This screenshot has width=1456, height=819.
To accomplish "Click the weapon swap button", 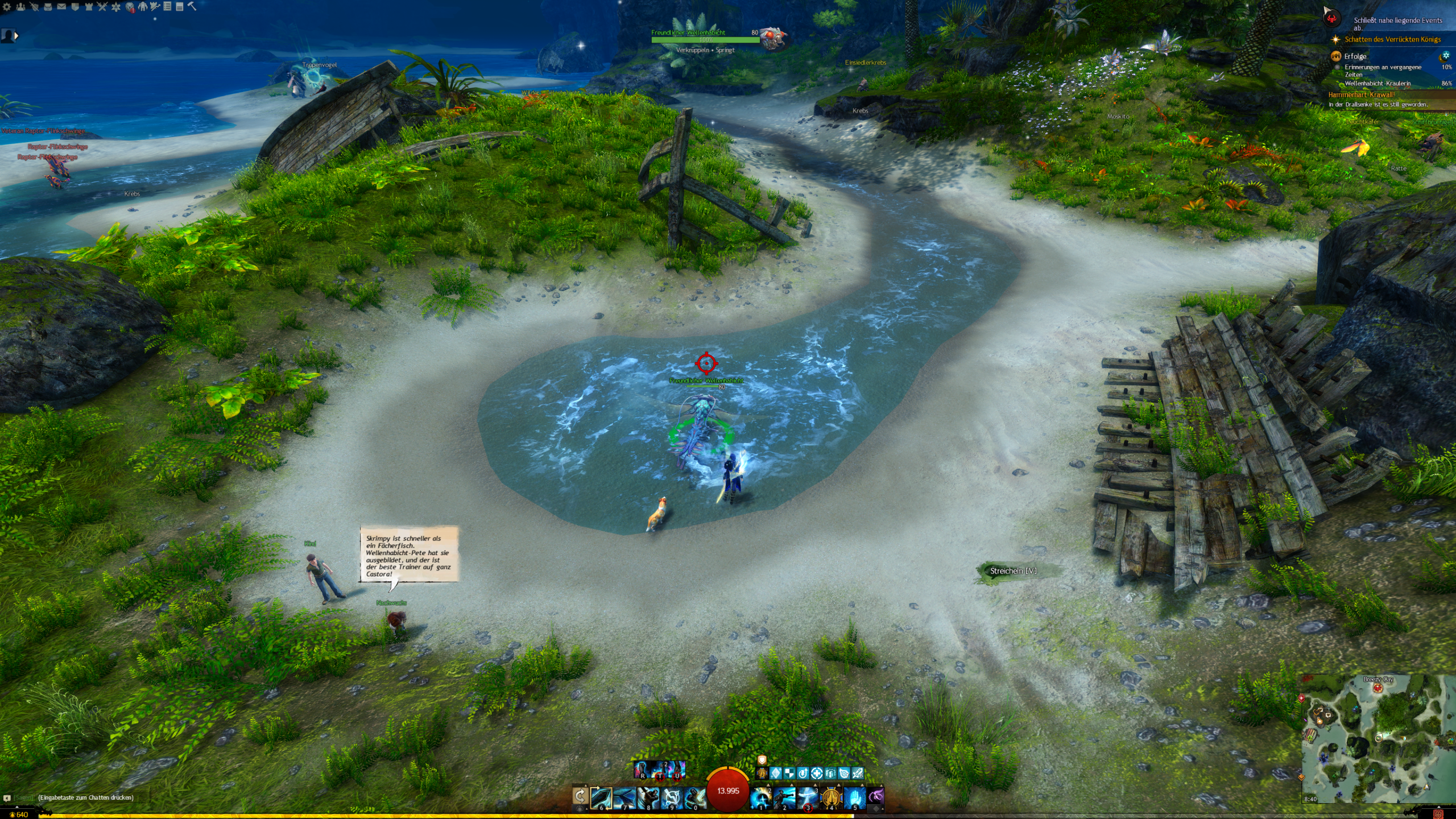I will [x=580, y=796].
